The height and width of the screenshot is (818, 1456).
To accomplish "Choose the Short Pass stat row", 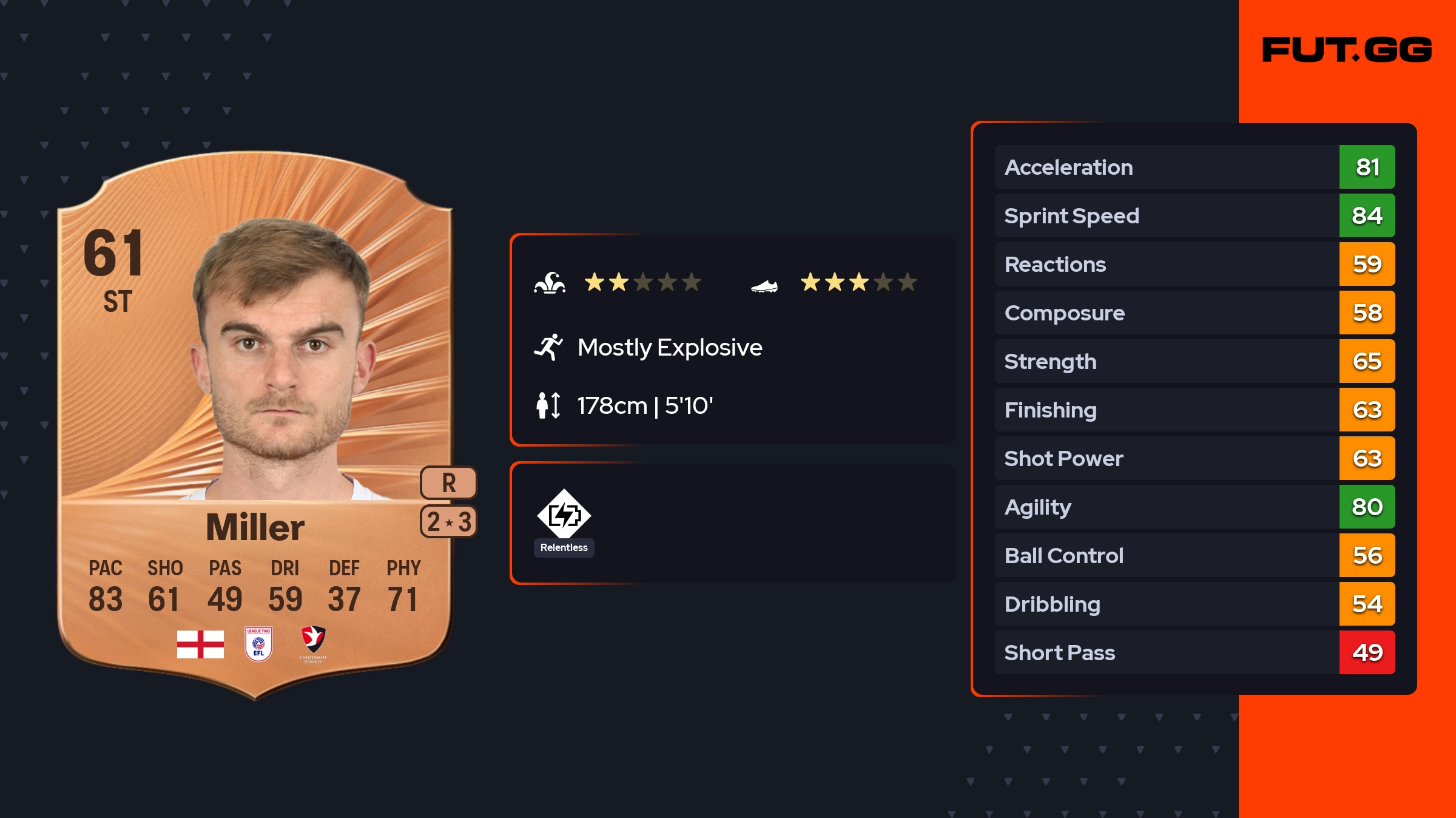I will (x=1194, y=653).
